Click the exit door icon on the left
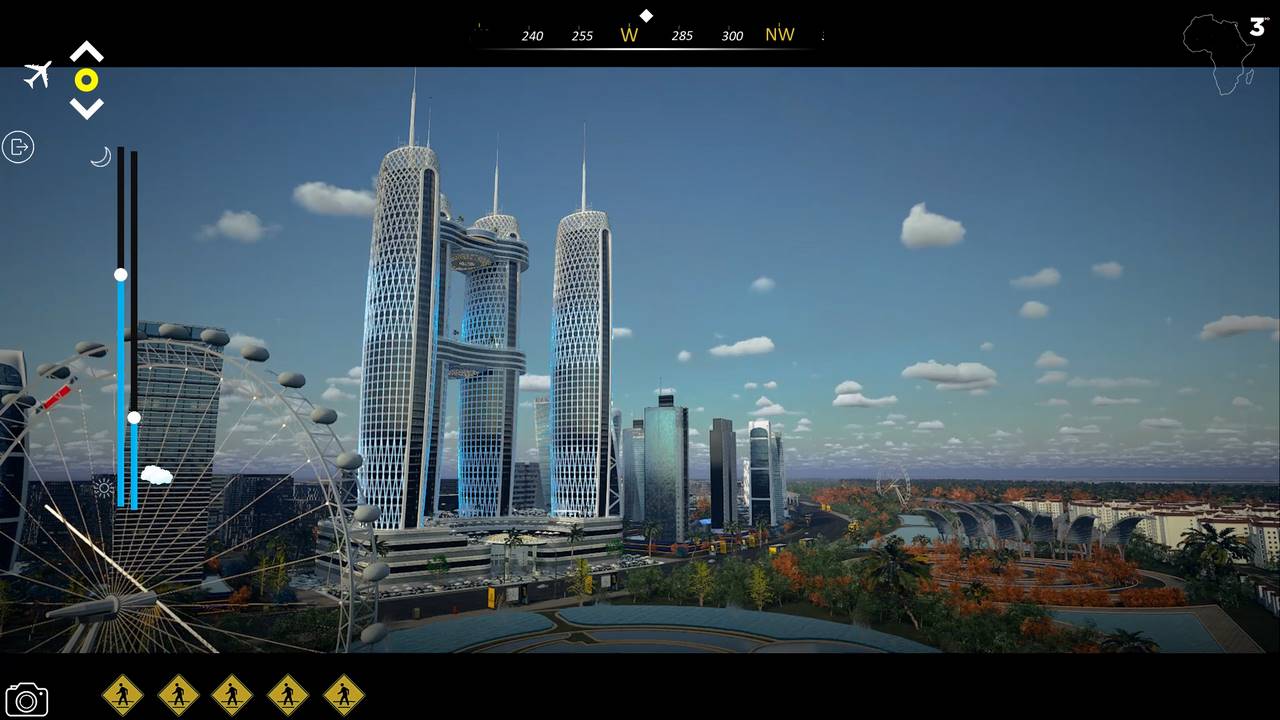1280x720 pixels. click(x=18, y=147)
